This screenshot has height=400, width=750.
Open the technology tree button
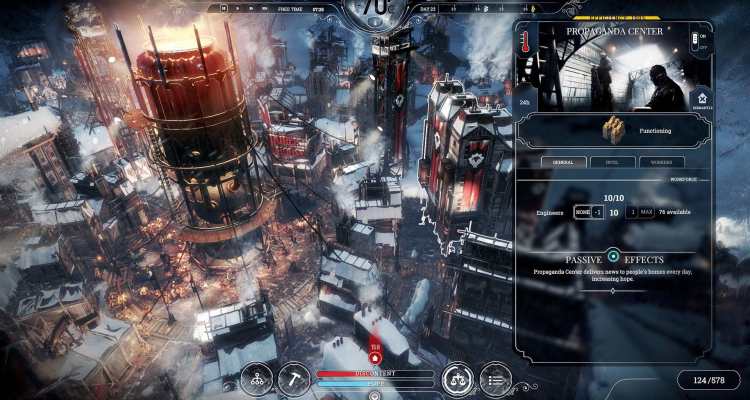tap(257, 379)
